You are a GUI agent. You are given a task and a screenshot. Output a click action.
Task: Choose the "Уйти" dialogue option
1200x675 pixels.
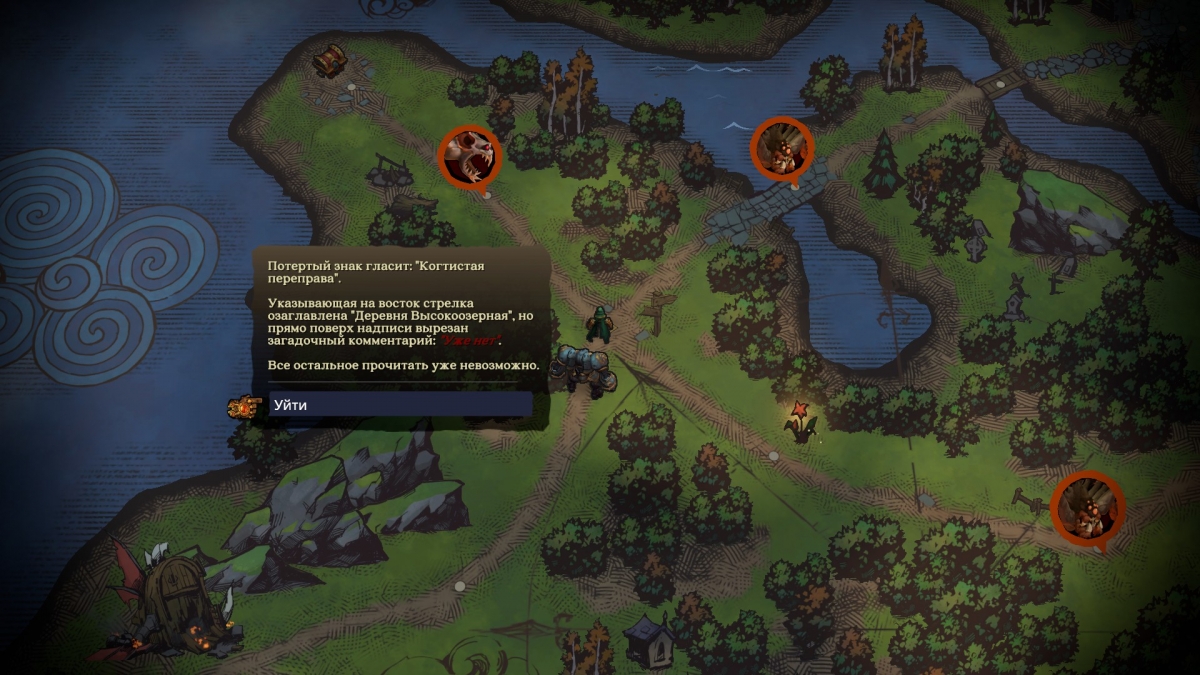[x=400, y=405]
